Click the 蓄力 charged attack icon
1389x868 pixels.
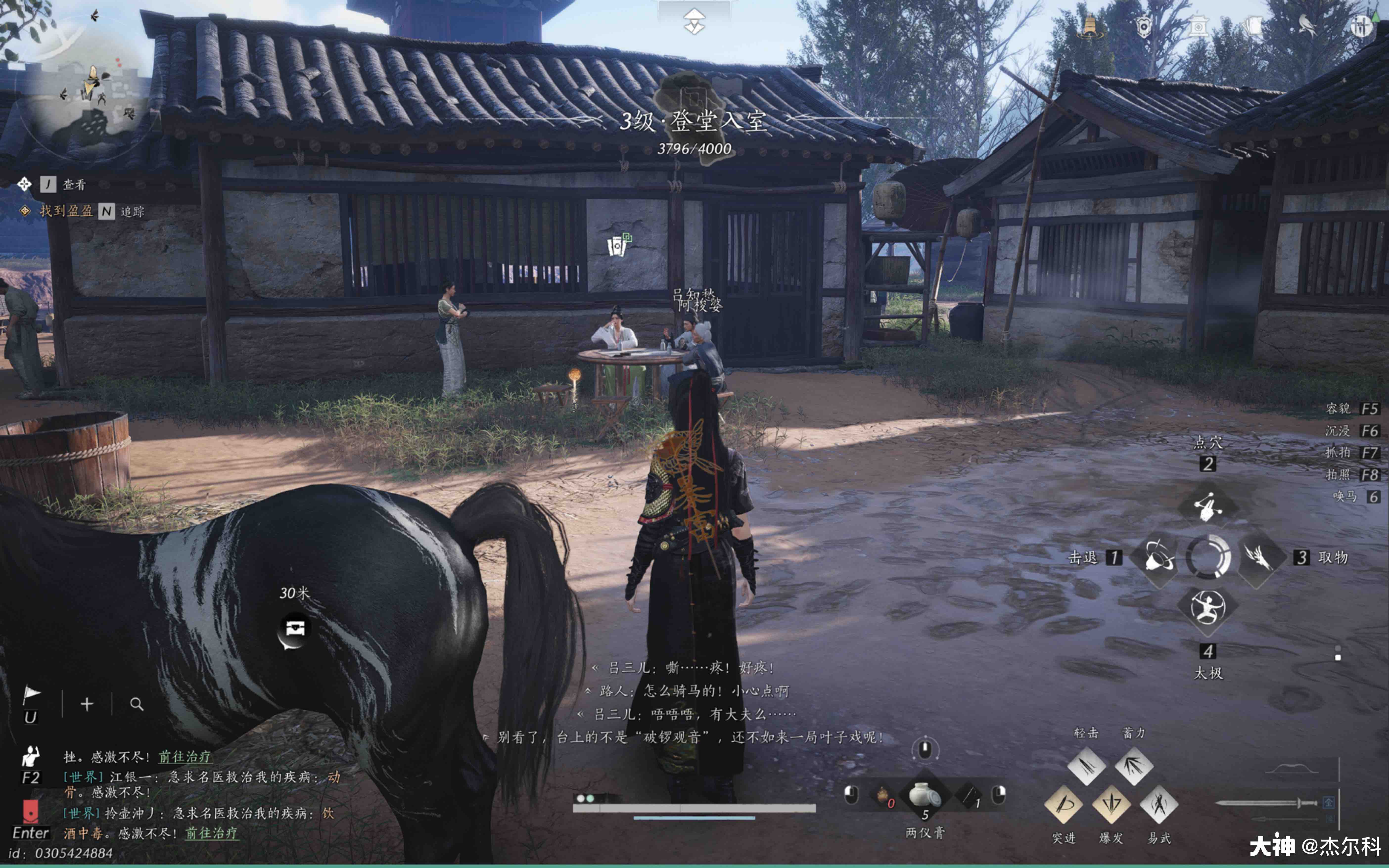(x=1134, y=765)
